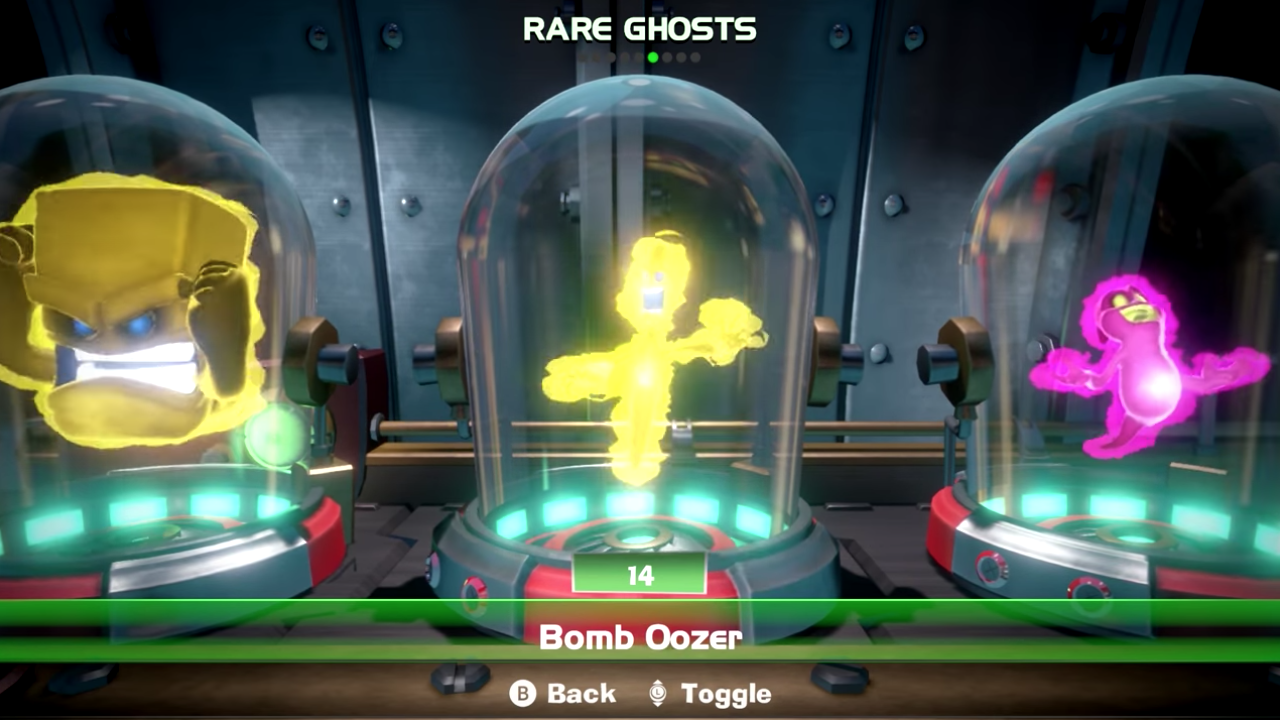Image resolution: width=1280 pixels, height=720 pixels.
Task: Select the first page dot on the far left
Action: pos(583,57)
